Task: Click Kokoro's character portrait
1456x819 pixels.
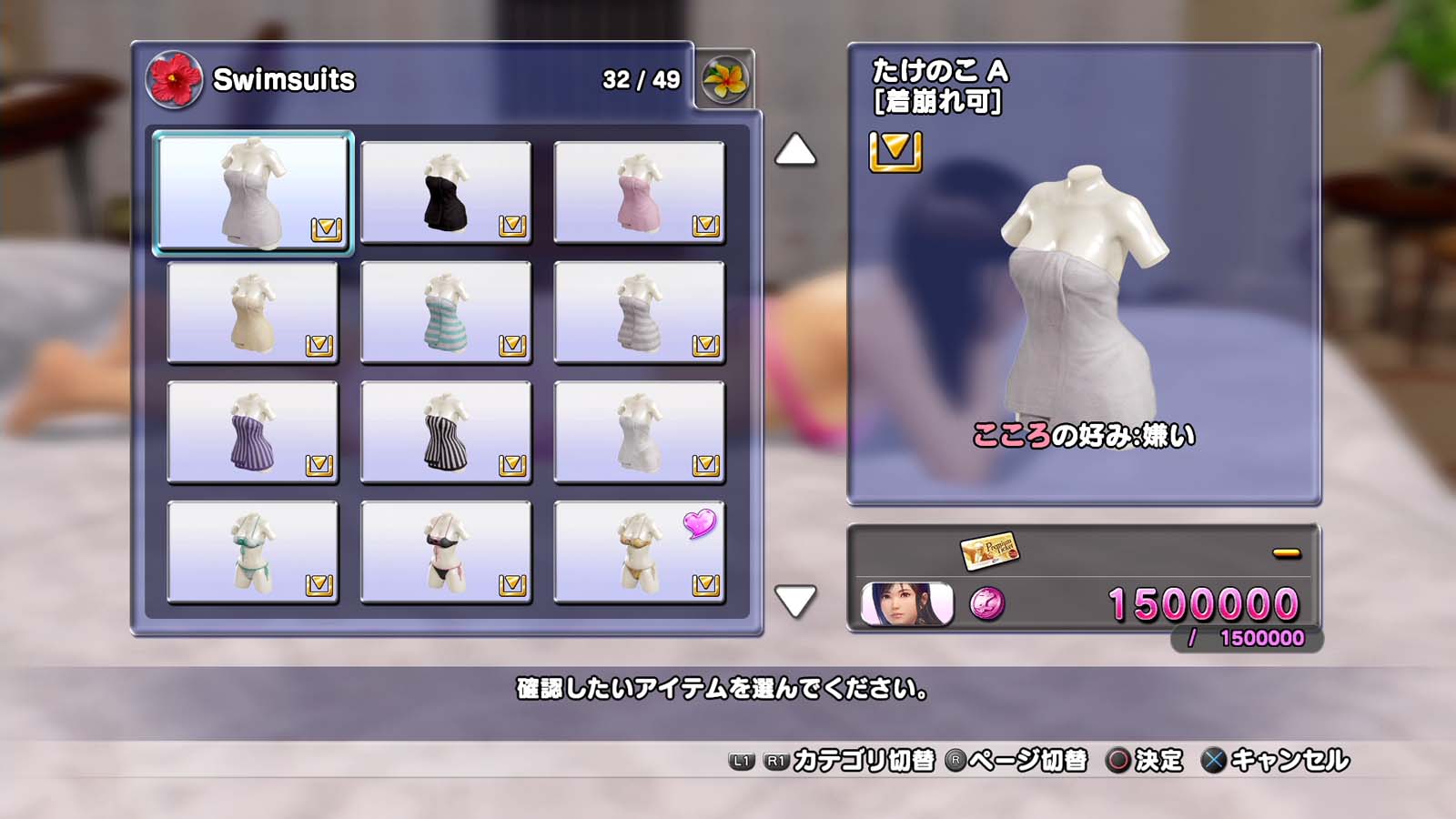Action: coord(906,604)
